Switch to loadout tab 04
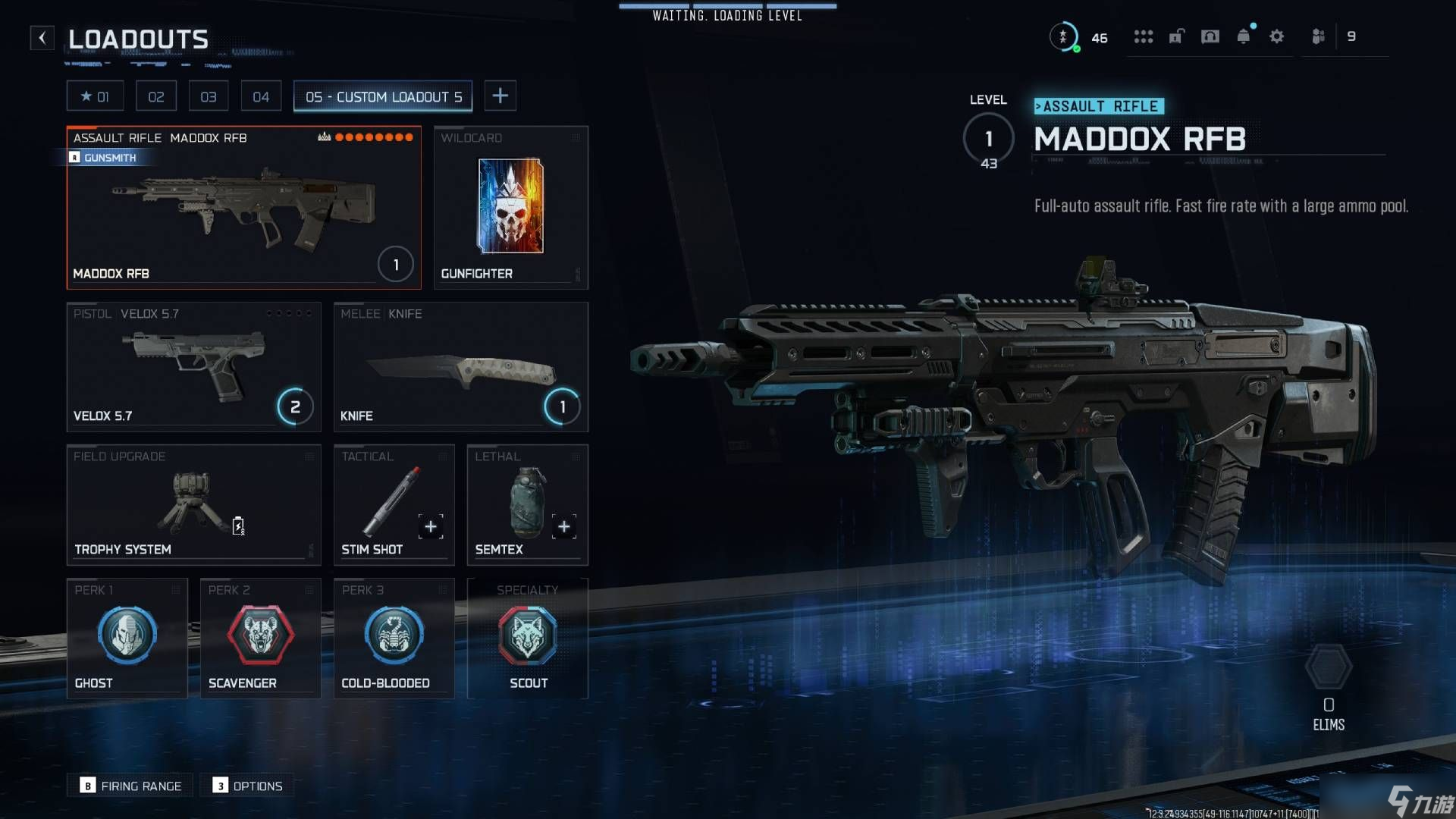Viewport: 1456px width, 819px height. (261, 96)
